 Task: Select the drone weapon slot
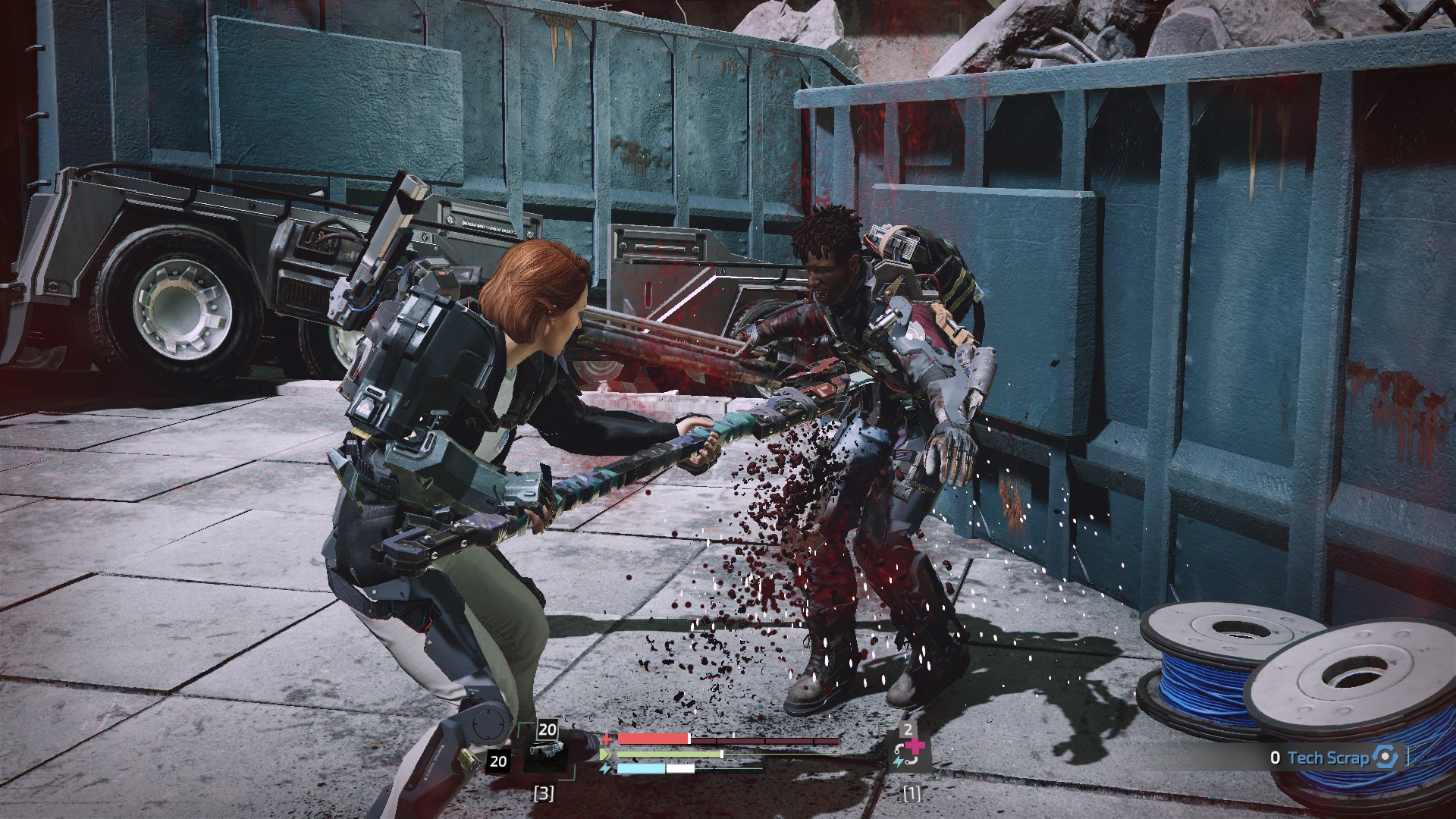pos(548,752)
